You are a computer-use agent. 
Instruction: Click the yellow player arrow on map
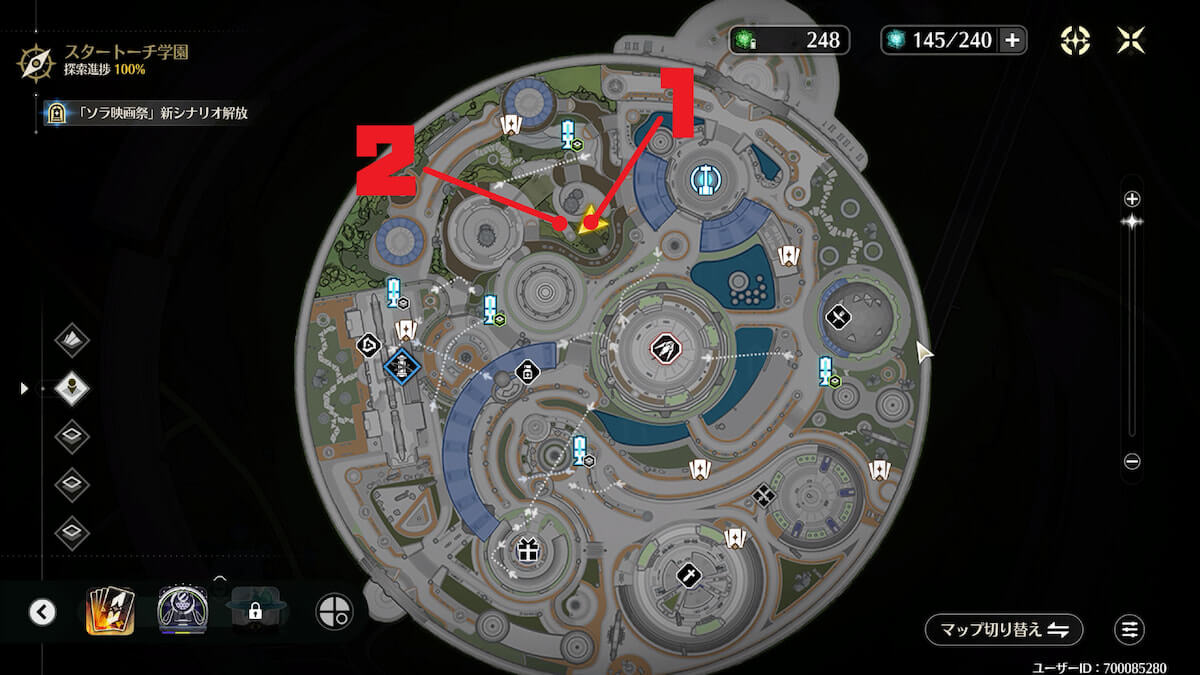coord(593,220)
